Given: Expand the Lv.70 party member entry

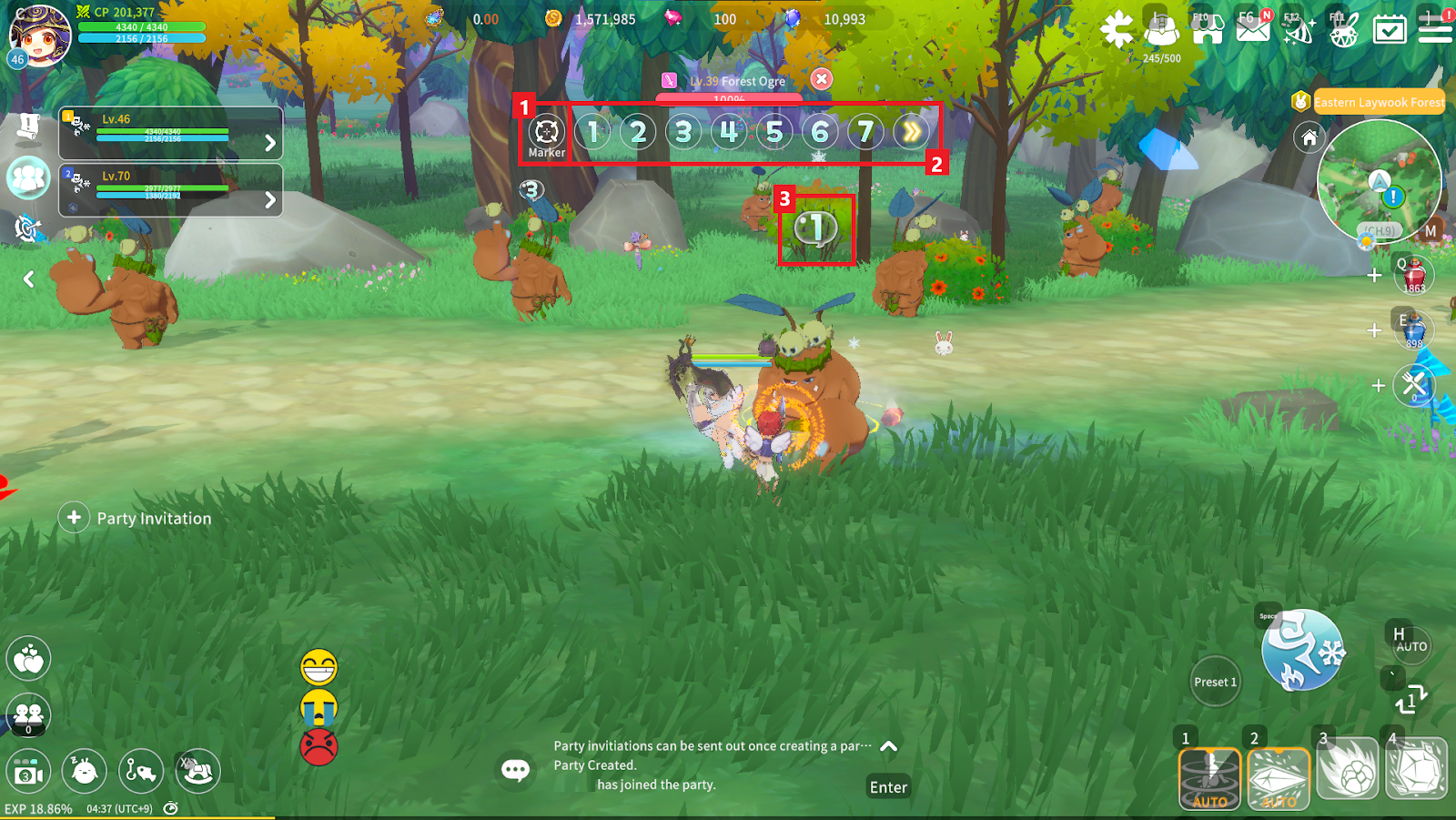Looking at the screenshot, I should [269, 199].
